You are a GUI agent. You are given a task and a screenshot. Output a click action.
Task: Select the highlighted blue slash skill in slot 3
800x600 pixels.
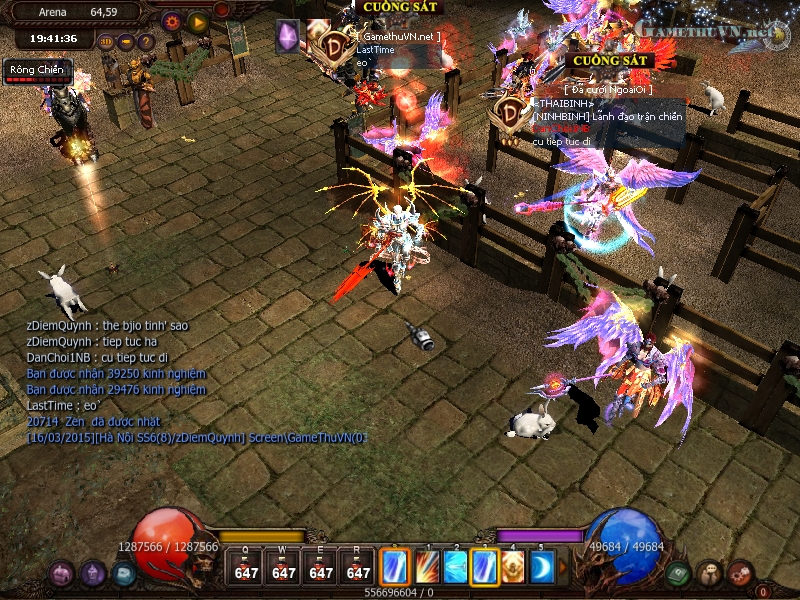pyautogui.click(x=485, y=567)
